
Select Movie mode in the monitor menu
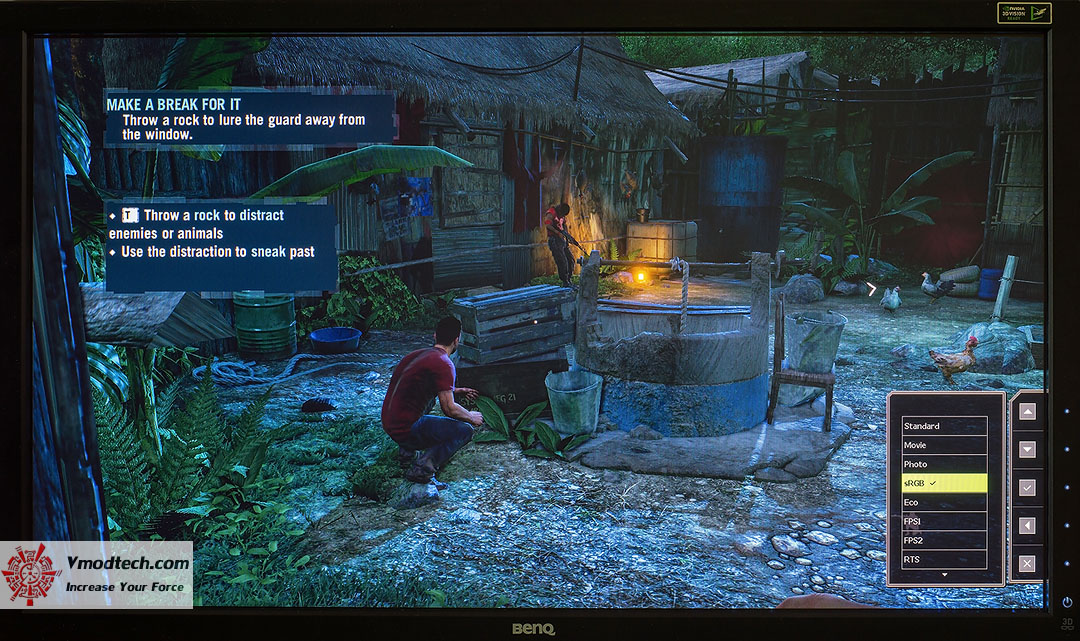pyautogui.click(x=944, y=445)
